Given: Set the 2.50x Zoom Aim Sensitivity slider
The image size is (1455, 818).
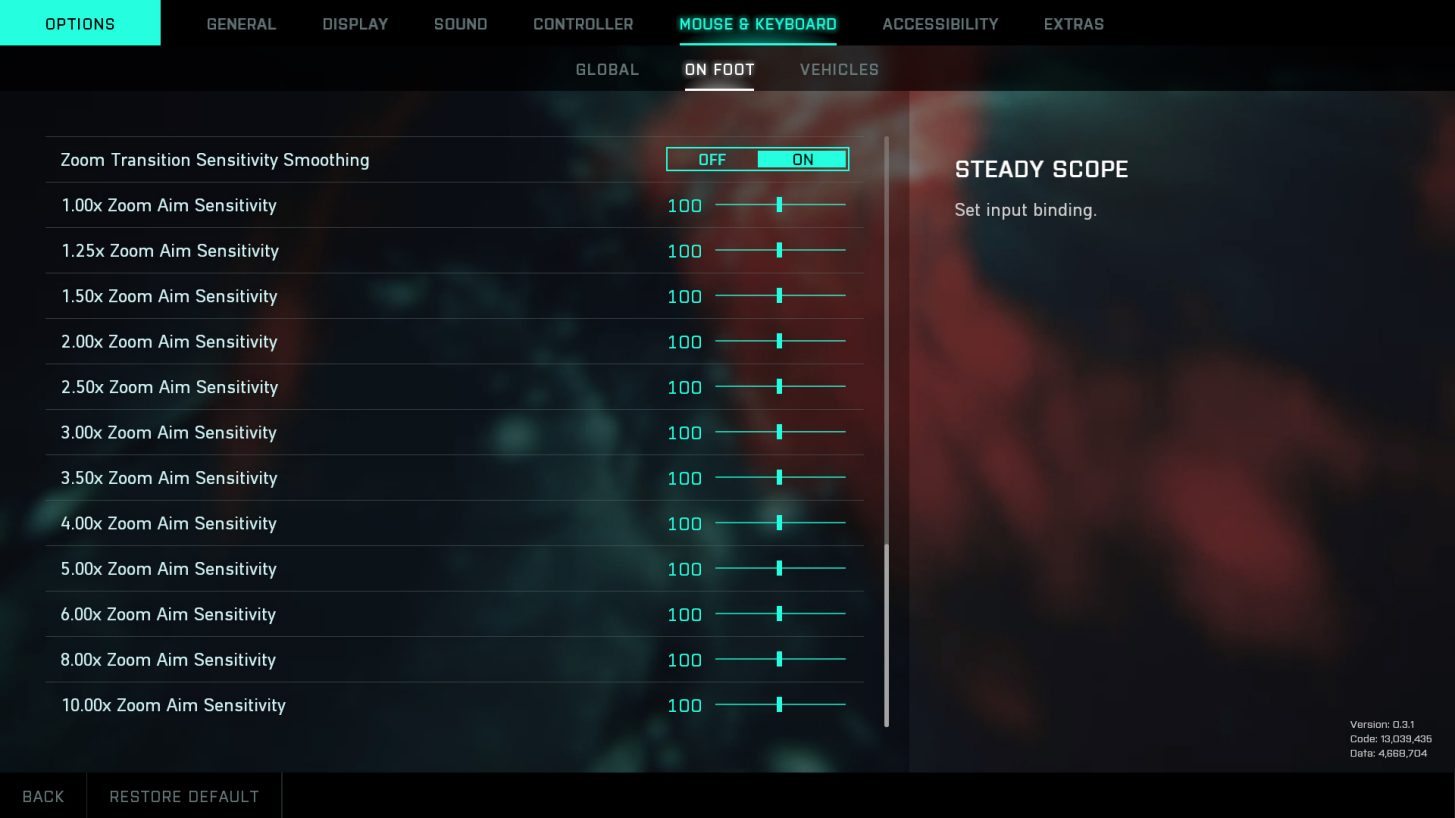Looking at the screenshot, I should coord(779,387).
